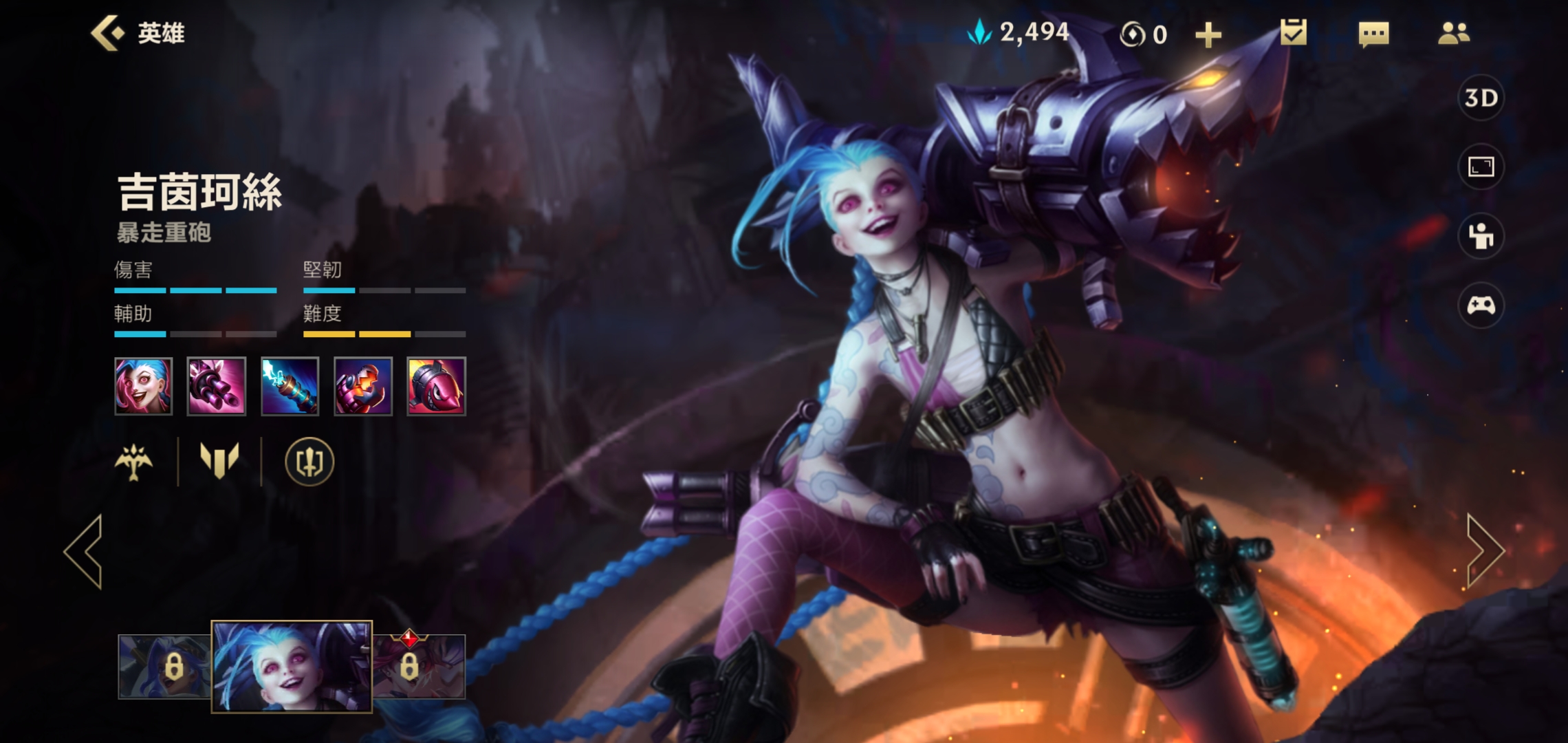
Task: Open the friends list icon
Action: click(1453, 33)
